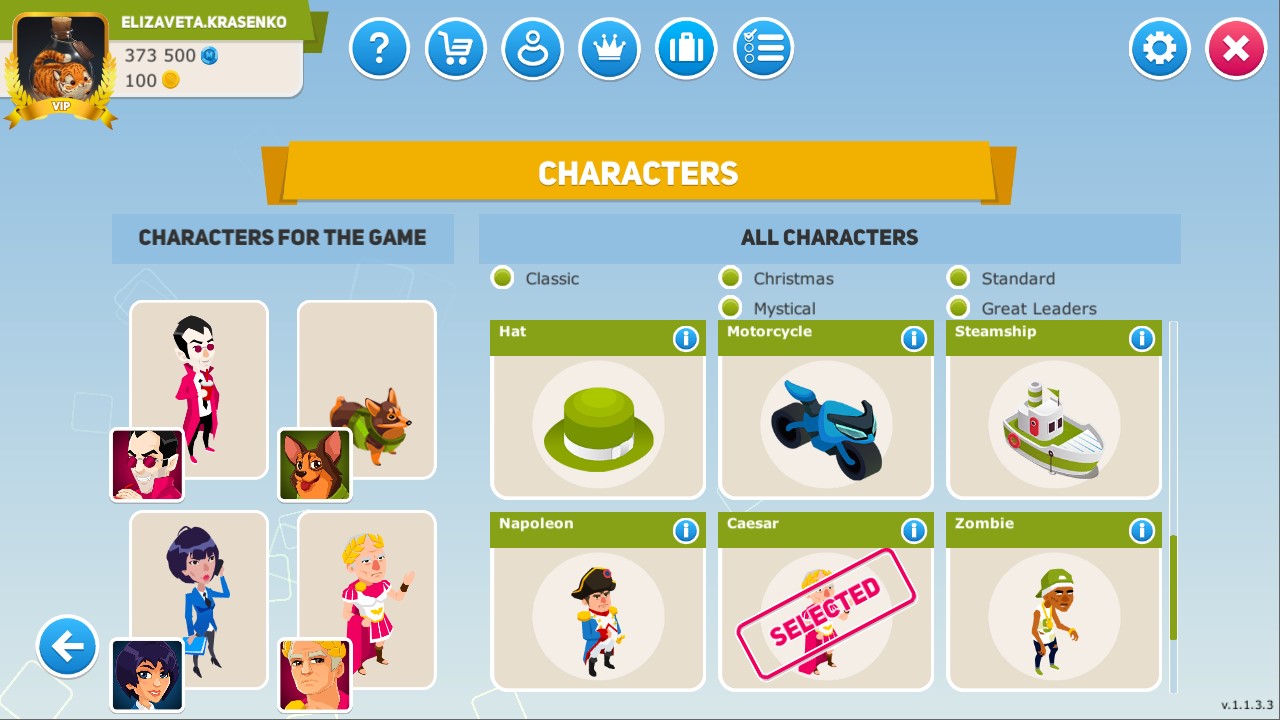Click the player profile icon in the toolbar

(x=533, y=48)
